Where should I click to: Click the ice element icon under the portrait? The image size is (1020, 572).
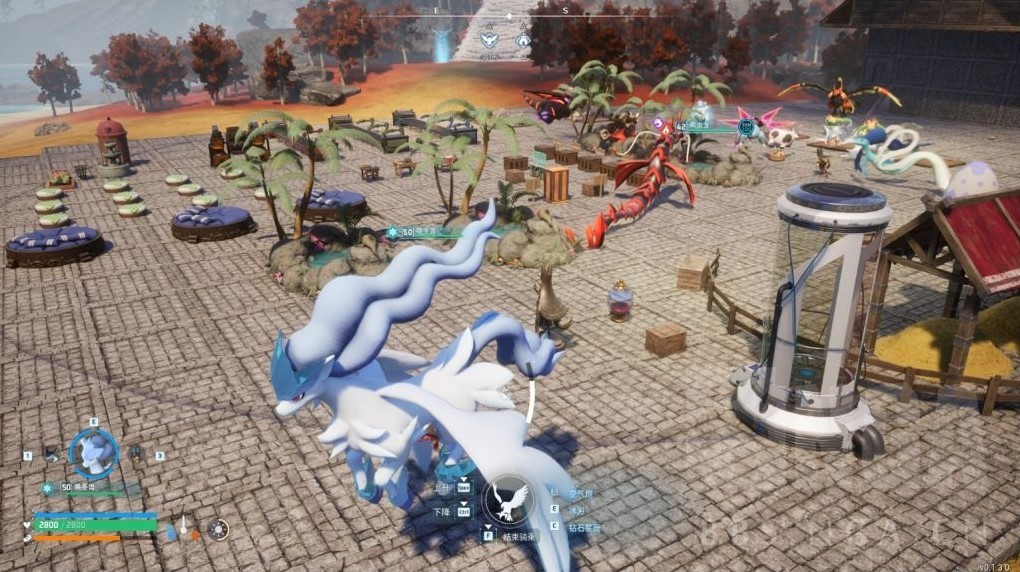[x=47, y=488]
